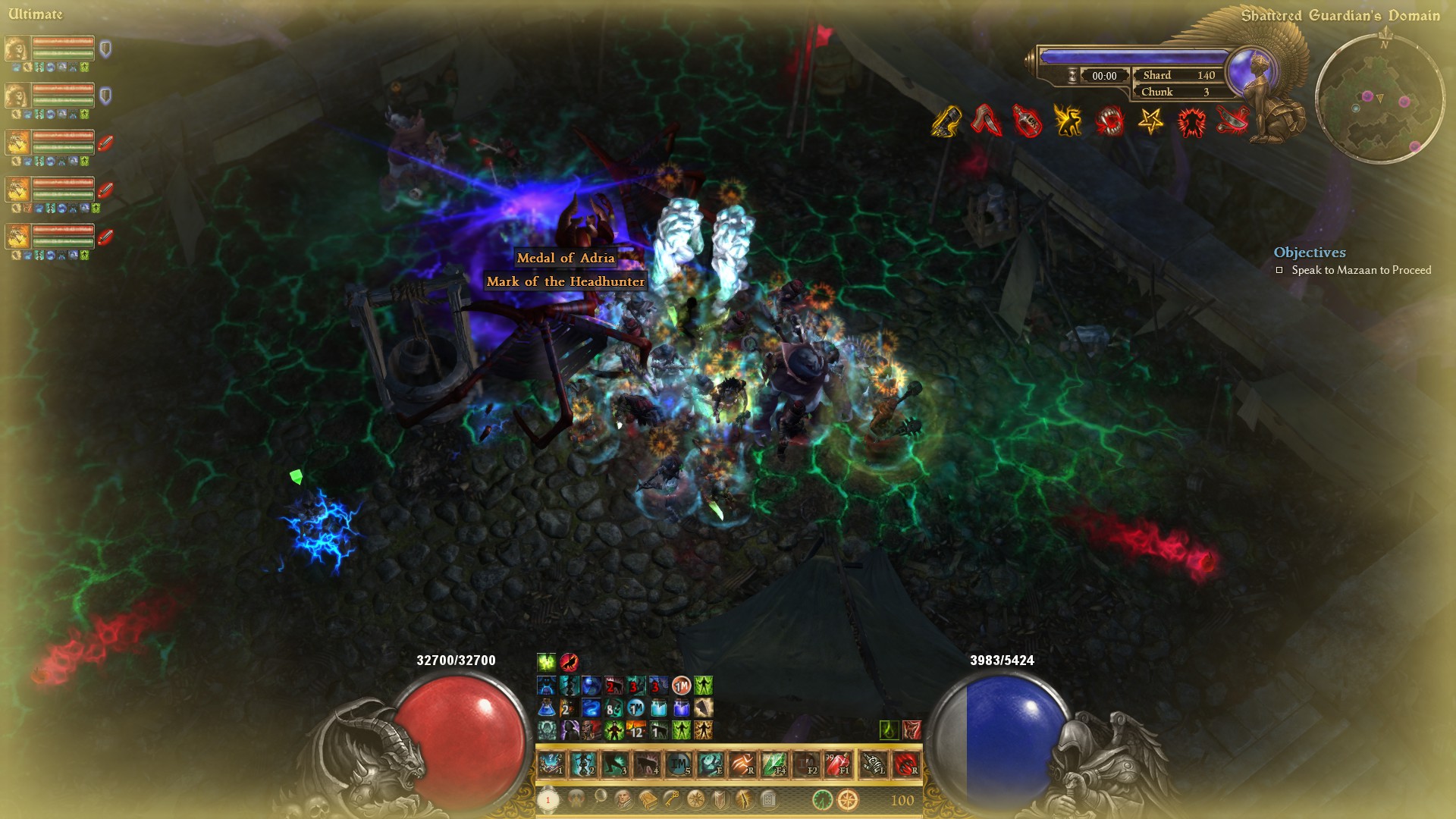Use the green crystal item in slot F4

(x=774, y=764)
